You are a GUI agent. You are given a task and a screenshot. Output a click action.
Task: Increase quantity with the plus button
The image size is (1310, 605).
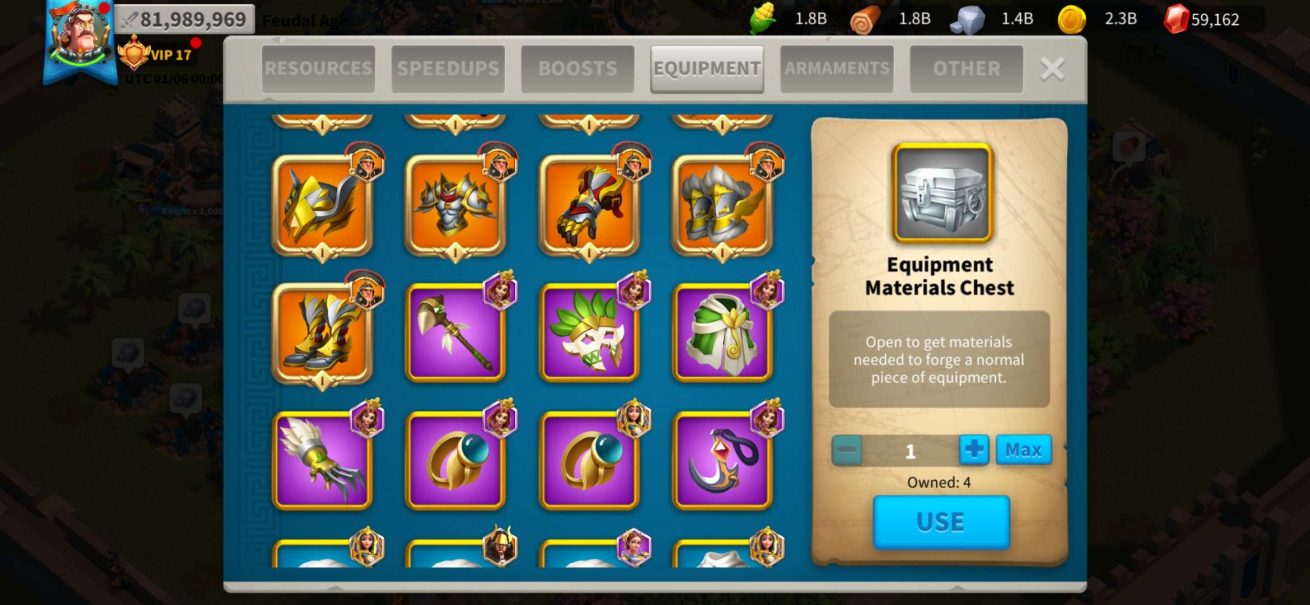coord(974,450)
